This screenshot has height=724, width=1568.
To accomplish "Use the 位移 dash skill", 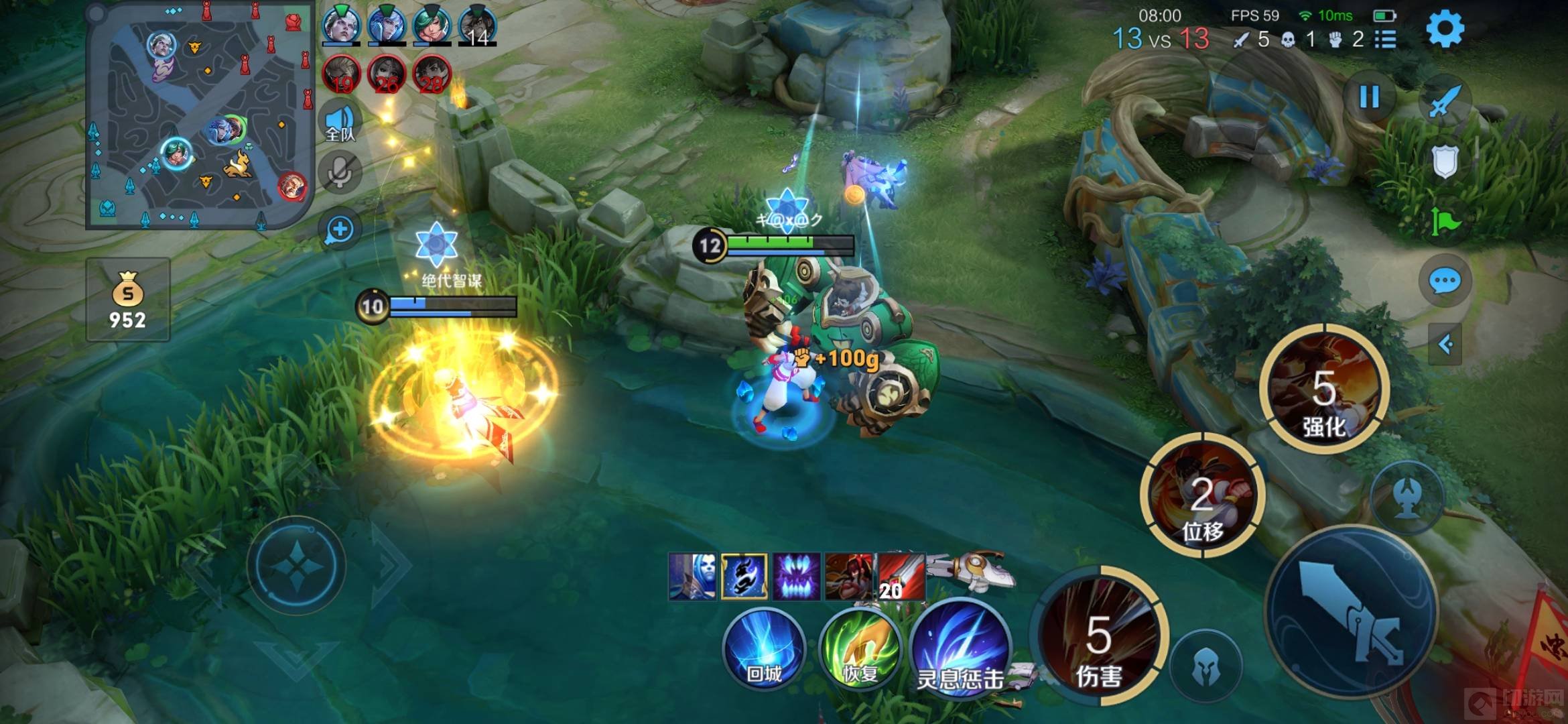I will pos(1202,496).
